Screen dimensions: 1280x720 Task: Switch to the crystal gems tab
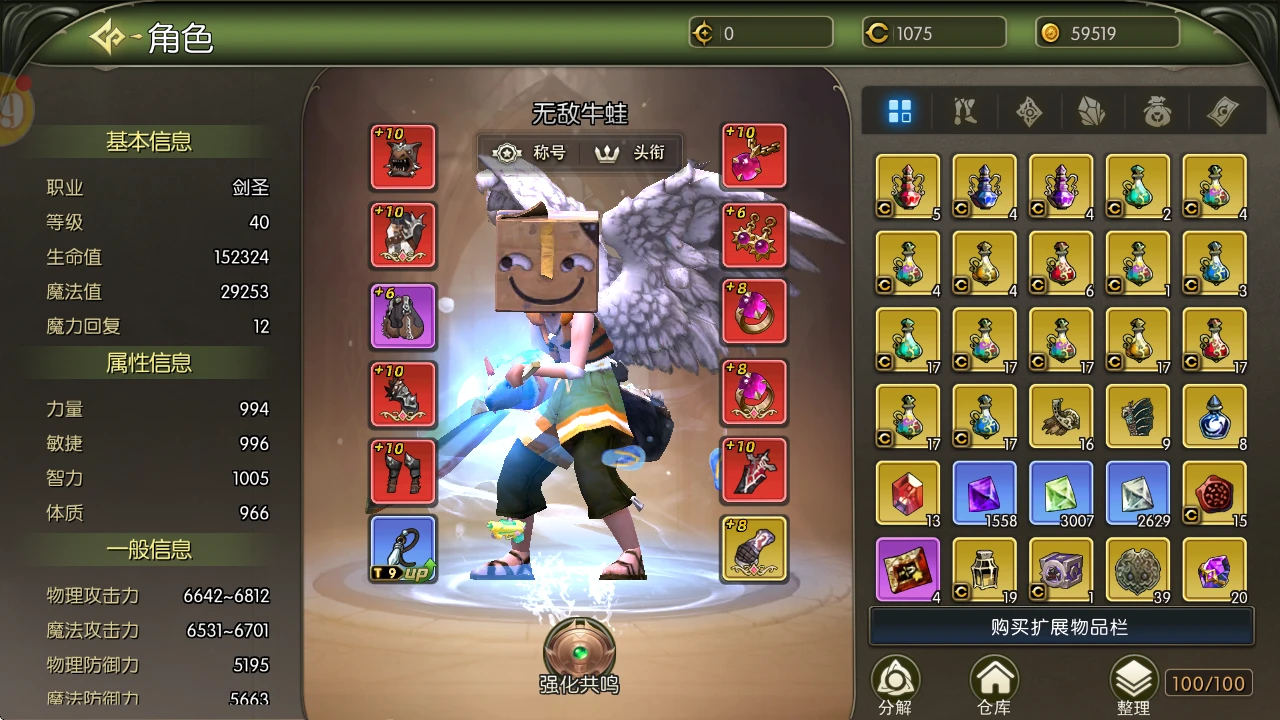point(1092,112)
